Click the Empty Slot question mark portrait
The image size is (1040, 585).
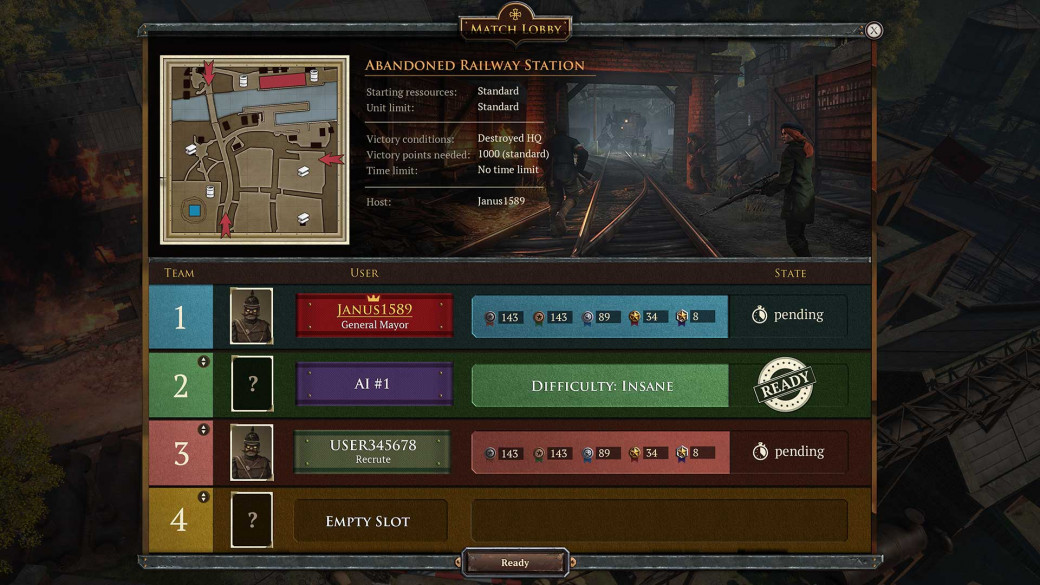(x=252, y=520)
